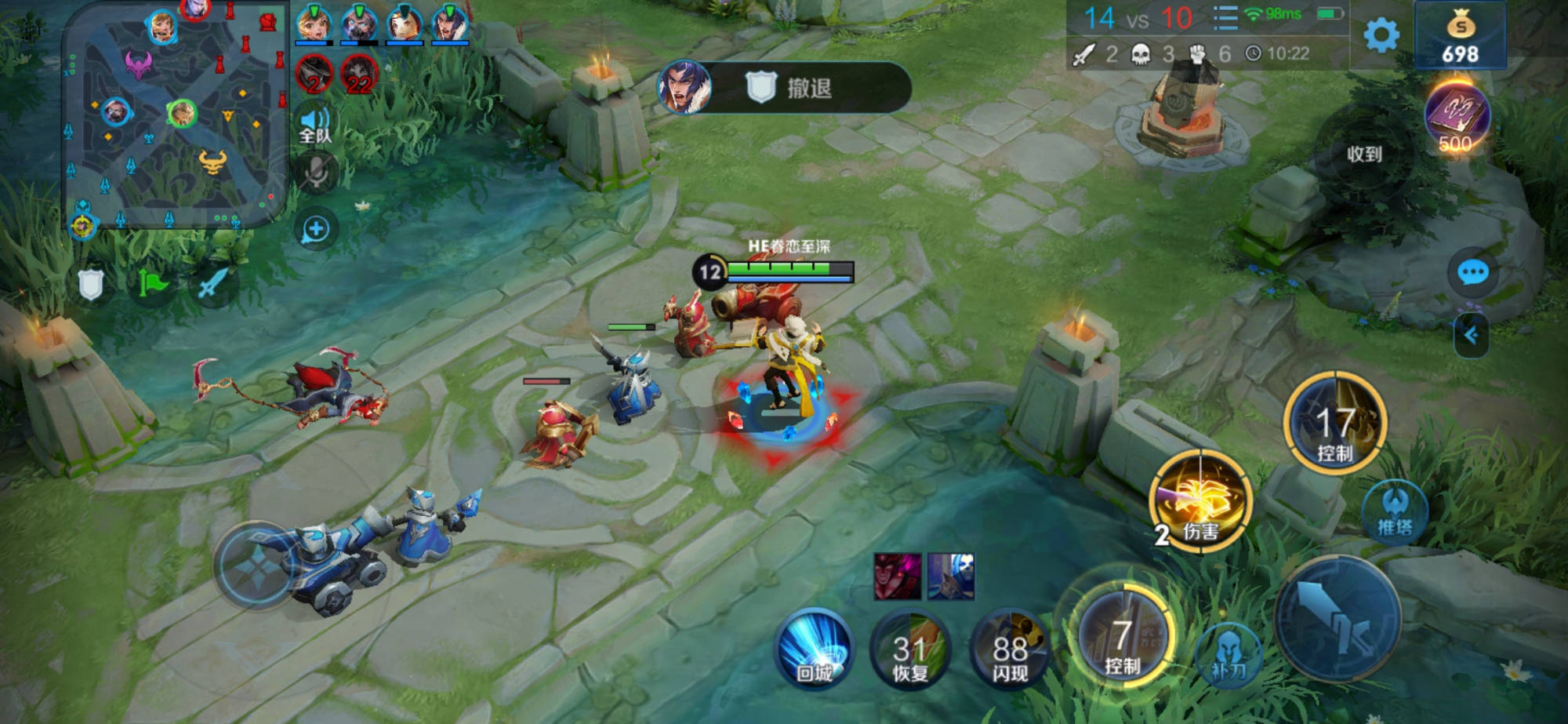Reply 收到 to the retreat message
The width and height of the screenshot is (1568, 724).
coord(1364,155)
